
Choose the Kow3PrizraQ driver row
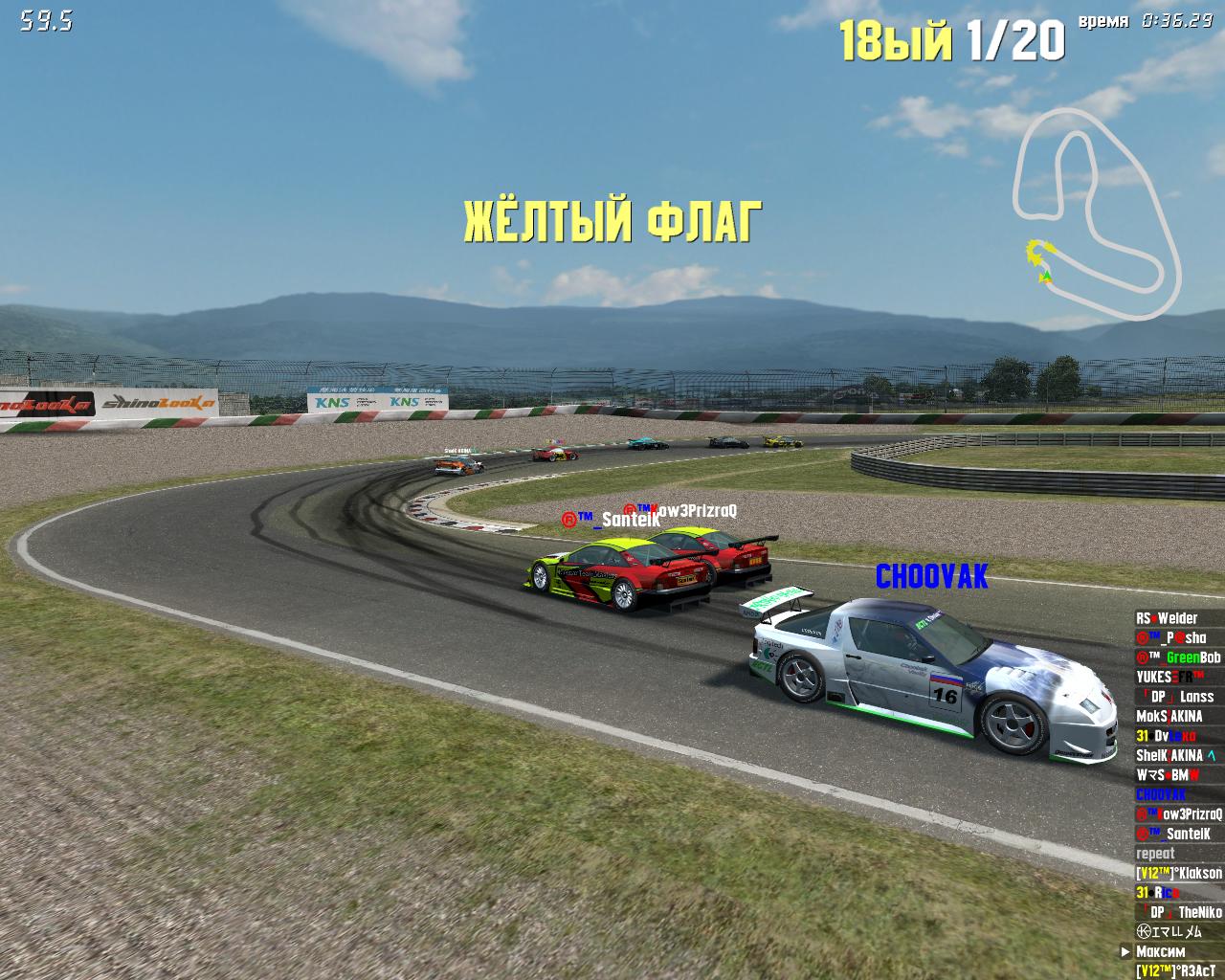pos(1178,814)
